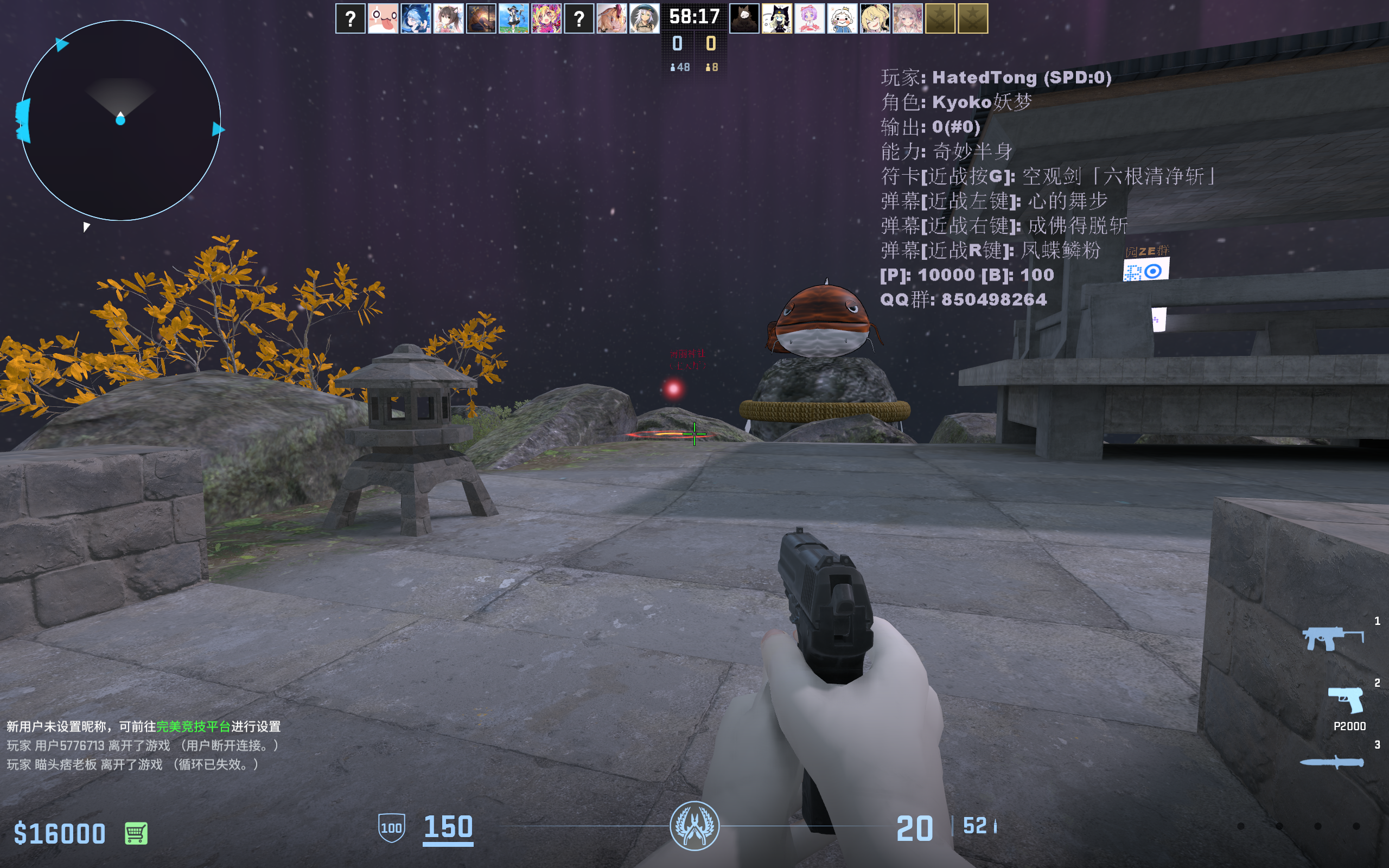Screen dimensions: 1389x868
Task: Select the white-haired girl with cap avatar
Action: [x=645, y=19]
